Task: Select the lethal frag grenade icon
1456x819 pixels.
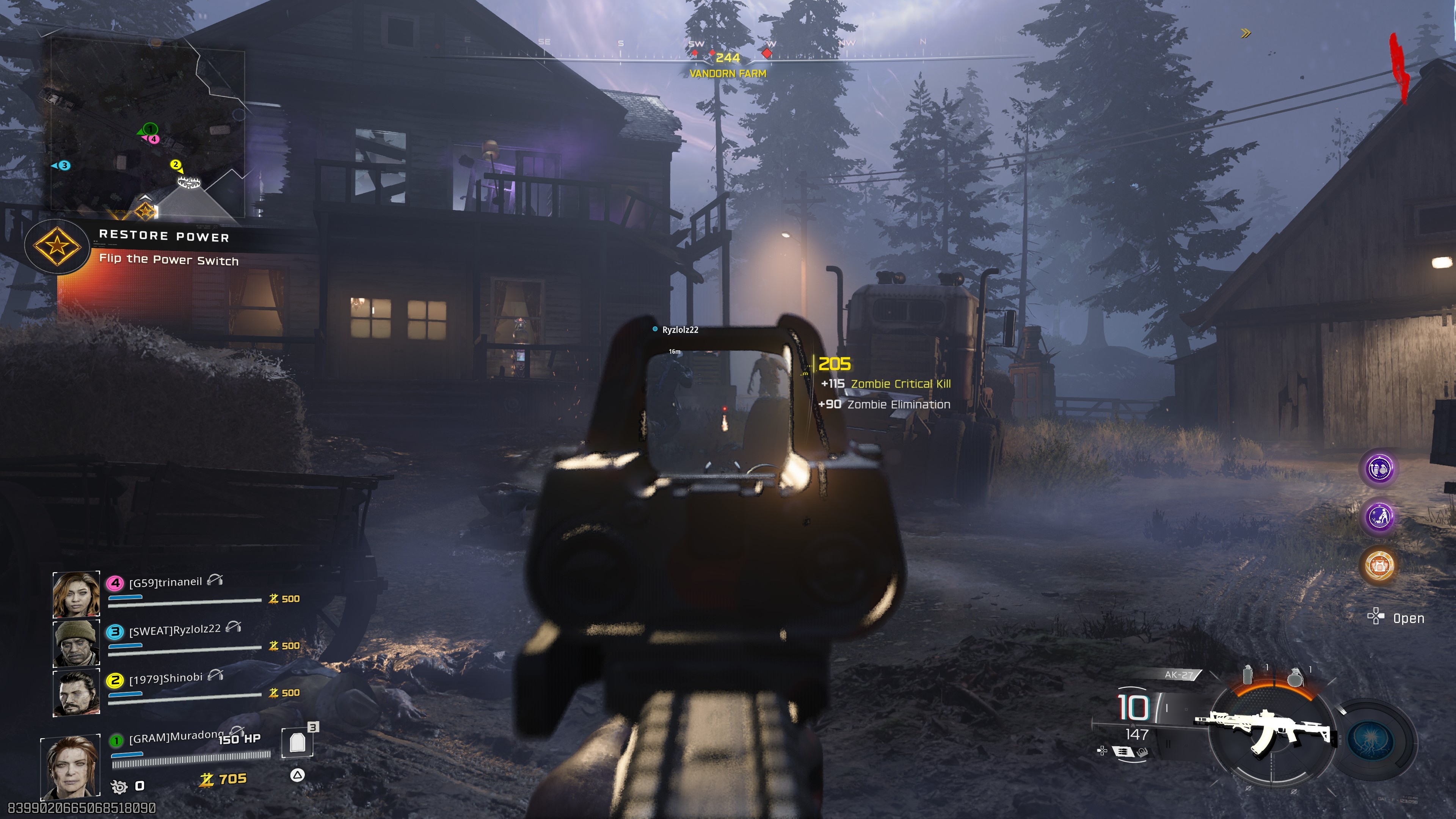Action: [x=1294, y=676]
